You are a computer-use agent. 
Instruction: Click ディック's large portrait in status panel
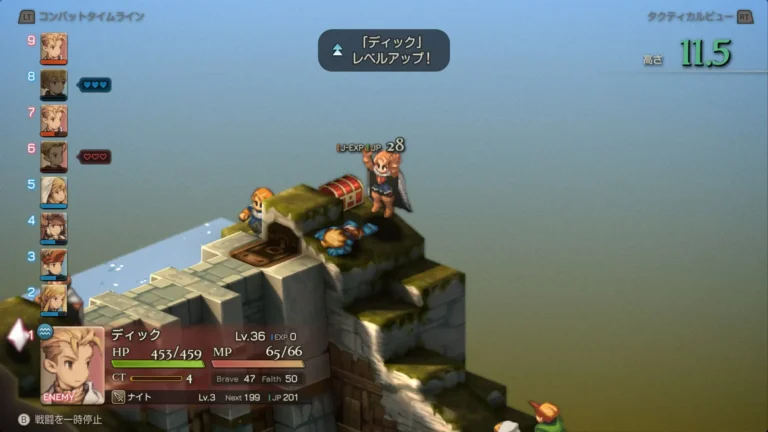(72, 365)
